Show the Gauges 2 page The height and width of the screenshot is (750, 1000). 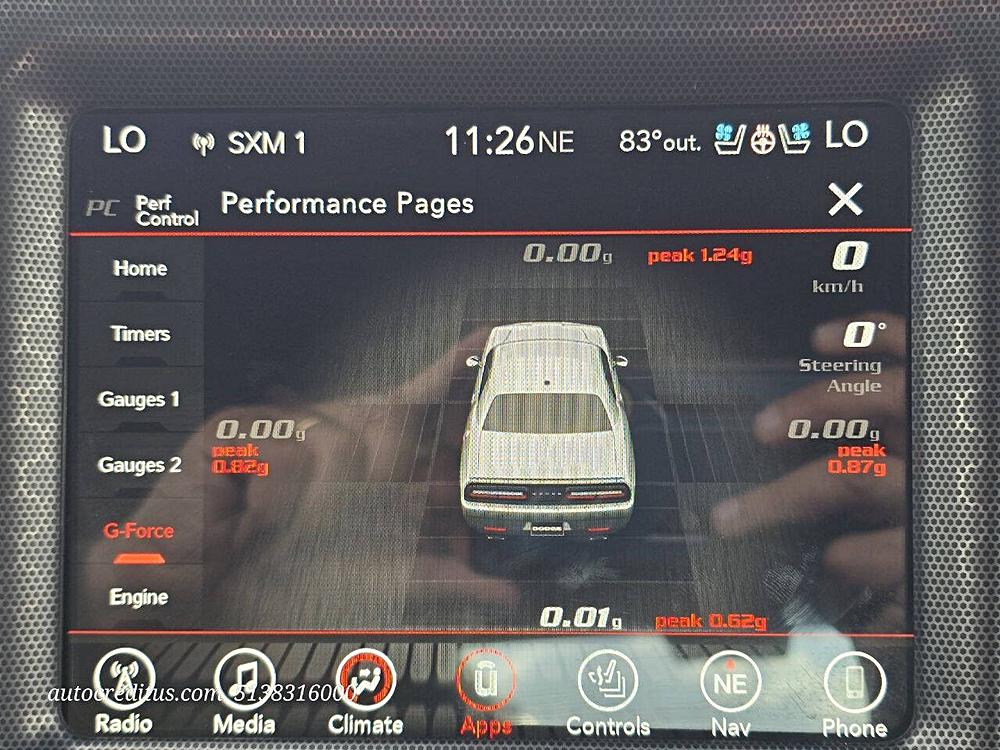click(x=140, y=465)
